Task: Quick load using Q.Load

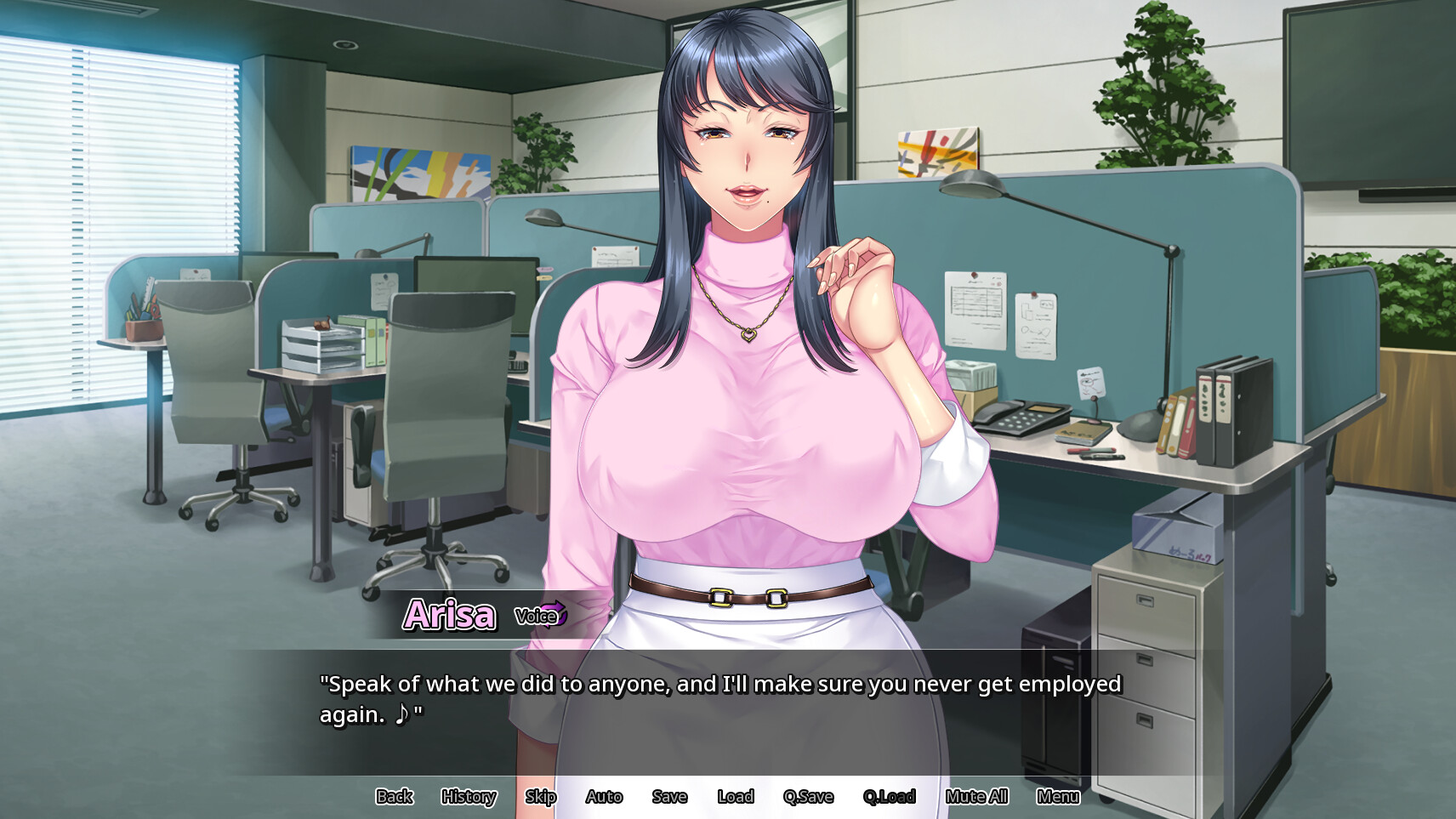Action: click(890, 797)
